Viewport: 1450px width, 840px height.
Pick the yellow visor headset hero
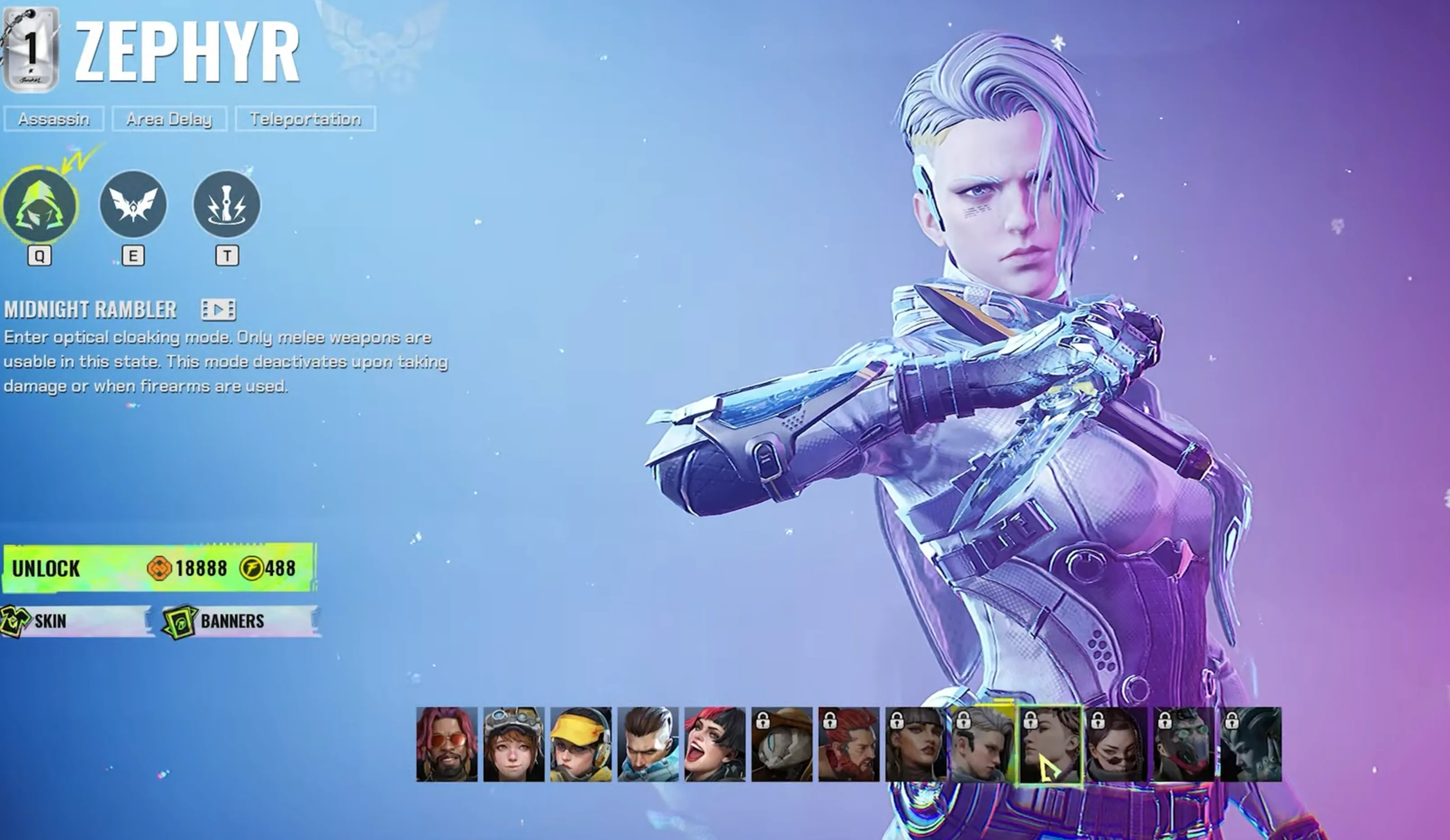click(x=580, y=745)
